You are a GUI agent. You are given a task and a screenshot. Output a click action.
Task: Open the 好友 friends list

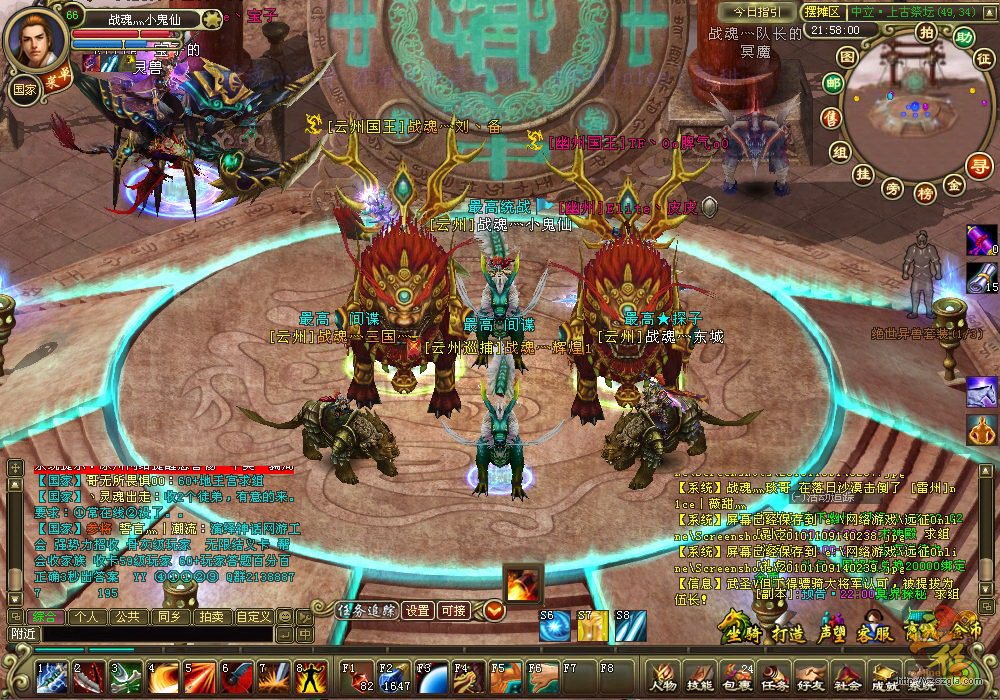point(810,677)
